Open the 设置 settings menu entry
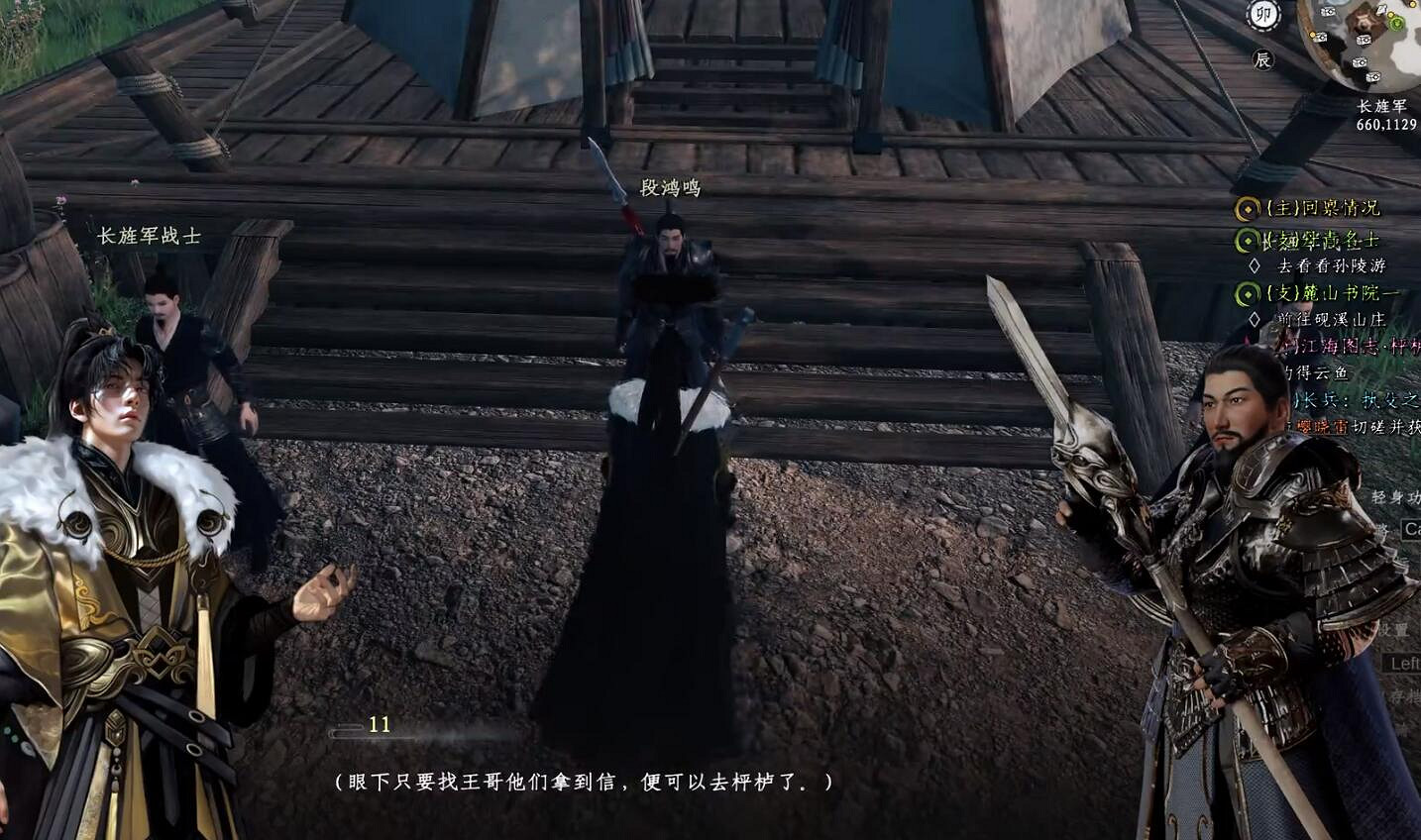Screen dimensions: 1421x840 1395,630
